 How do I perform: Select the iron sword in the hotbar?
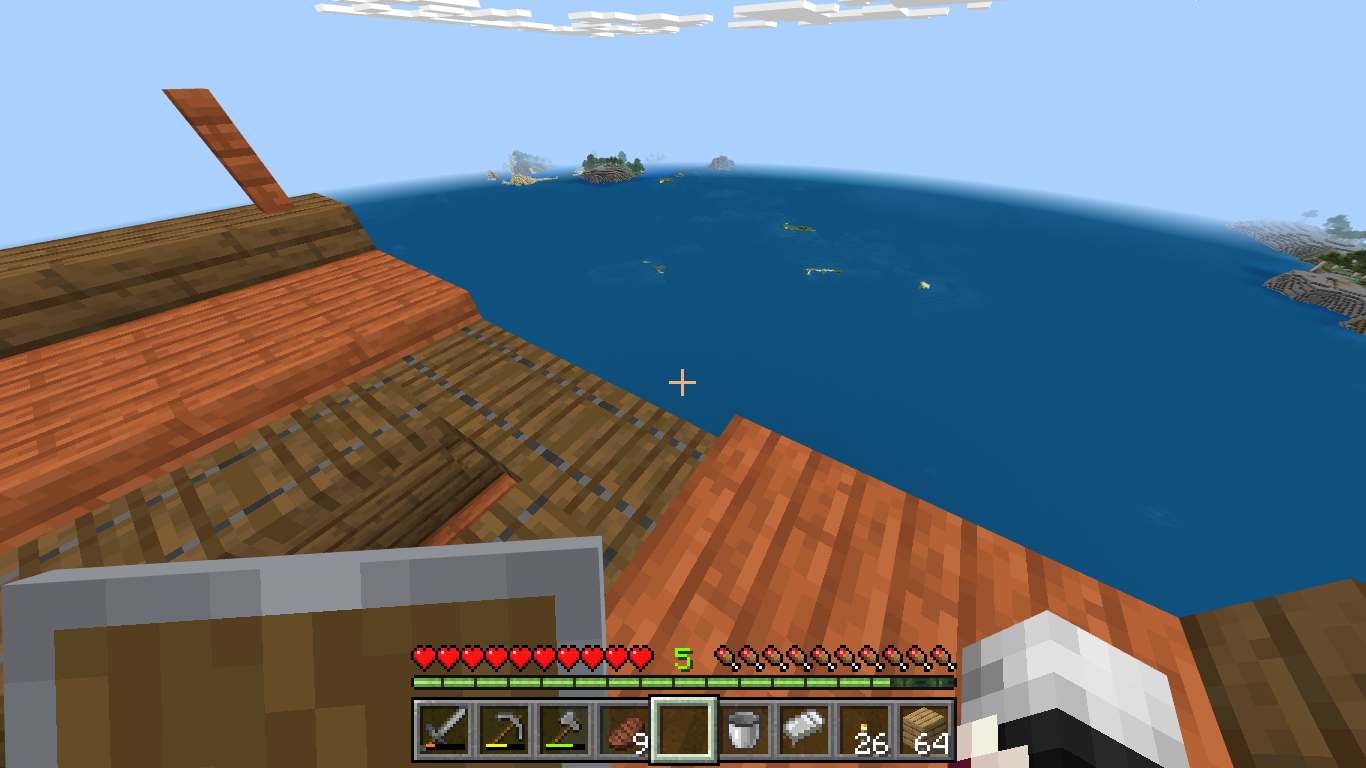(442, 737)
